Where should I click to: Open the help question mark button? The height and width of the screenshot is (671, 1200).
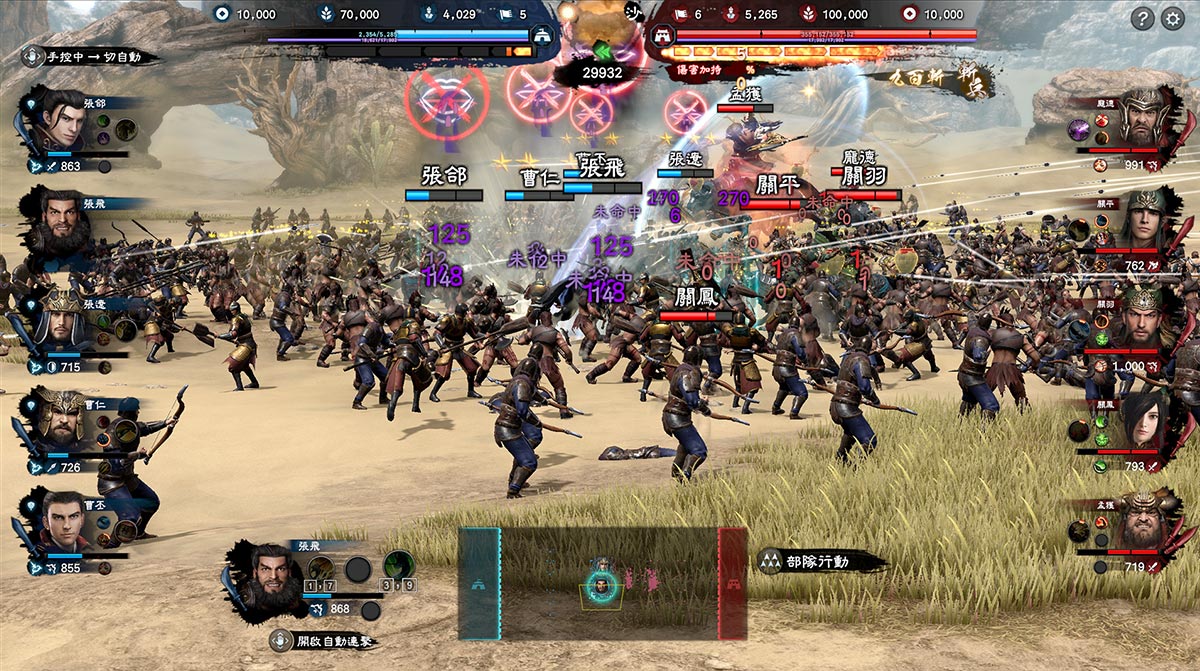click(x=1142, y=18)
